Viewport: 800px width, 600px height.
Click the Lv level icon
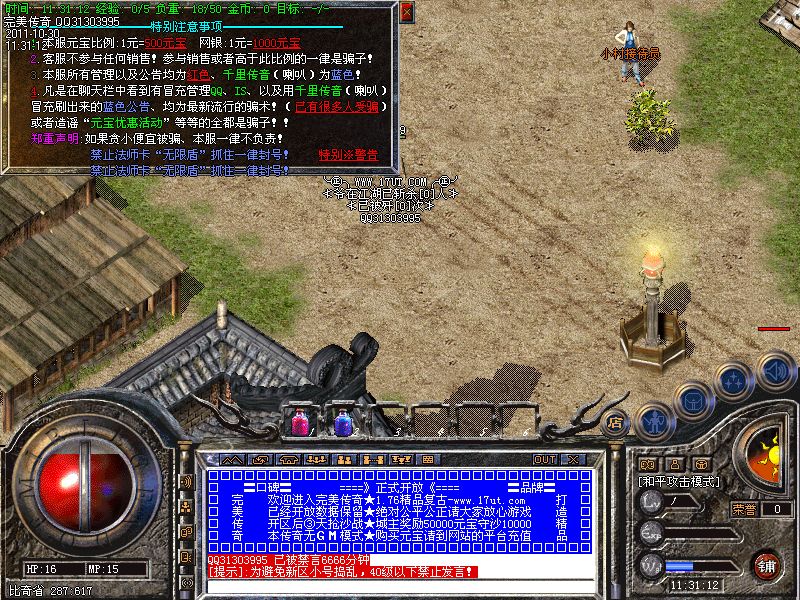[651, 505]
